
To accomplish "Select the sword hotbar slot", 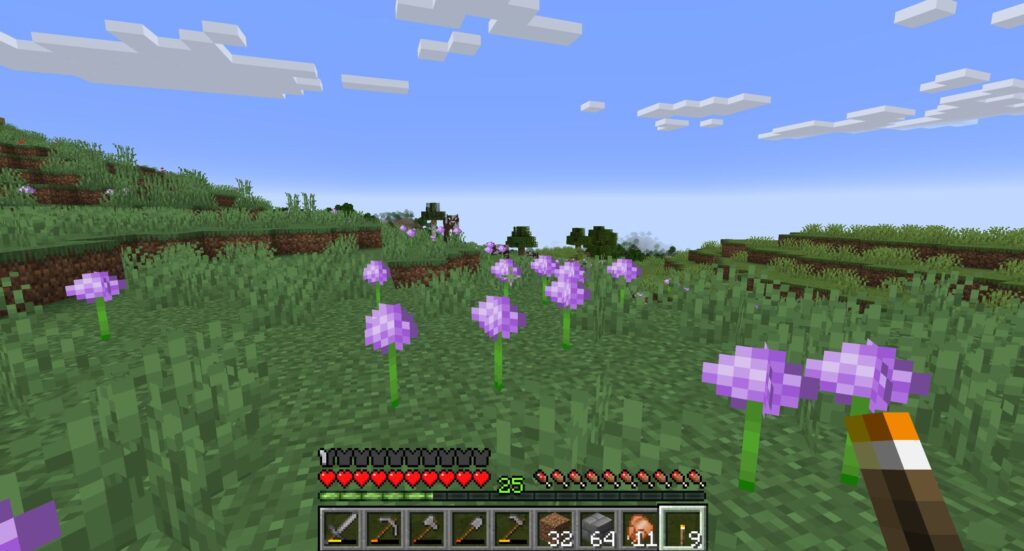I will (x=341, y=528).
